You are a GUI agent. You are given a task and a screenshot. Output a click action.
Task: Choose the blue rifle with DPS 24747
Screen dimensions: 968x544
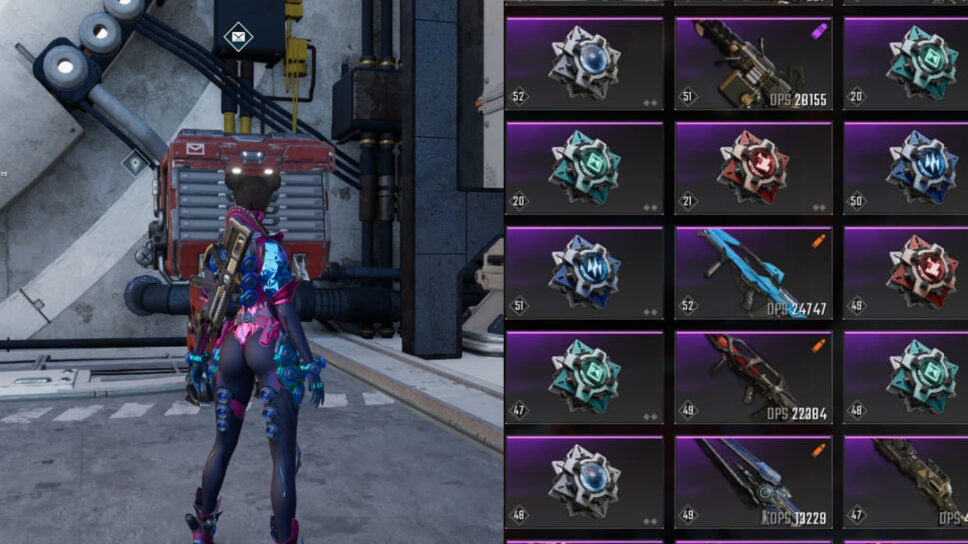click(753, 273)
